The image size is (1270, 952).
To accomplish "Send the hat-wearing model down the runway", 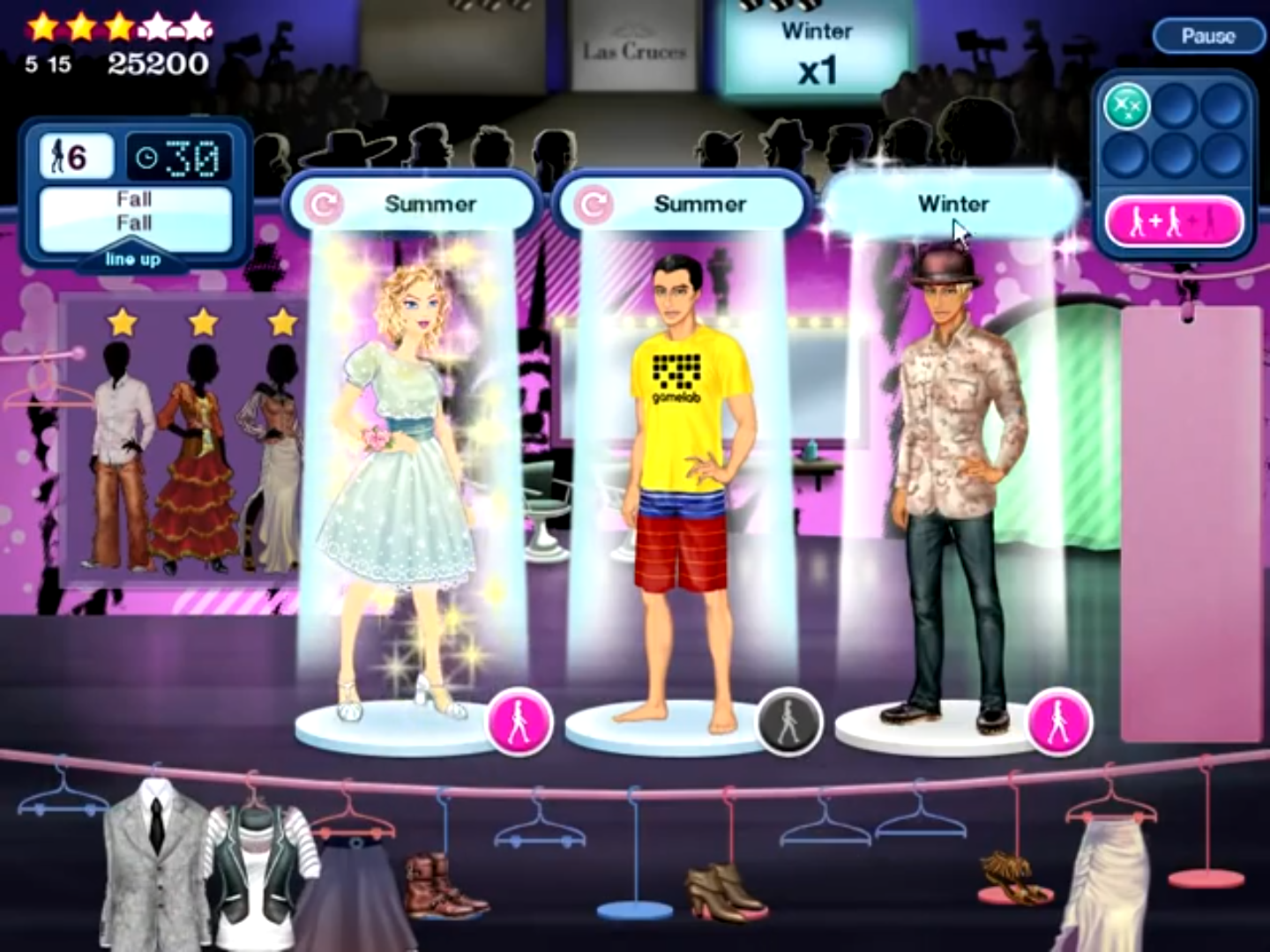I will tap(1059, 722).
